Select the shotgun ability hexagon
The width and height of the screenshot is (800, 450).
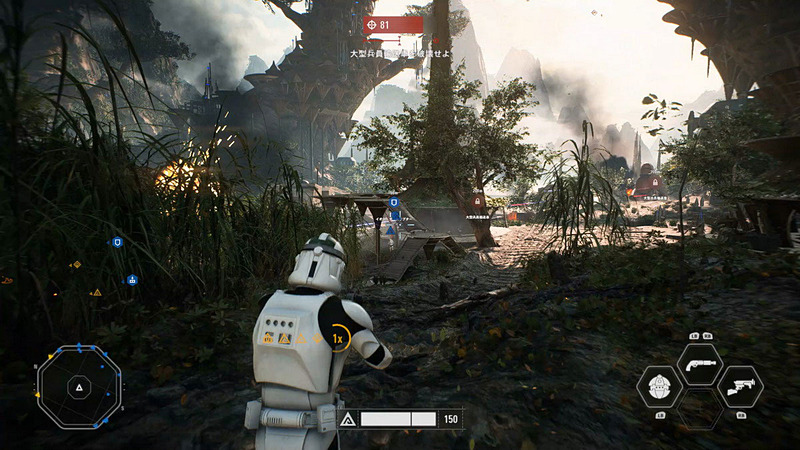tap(699, 364)
